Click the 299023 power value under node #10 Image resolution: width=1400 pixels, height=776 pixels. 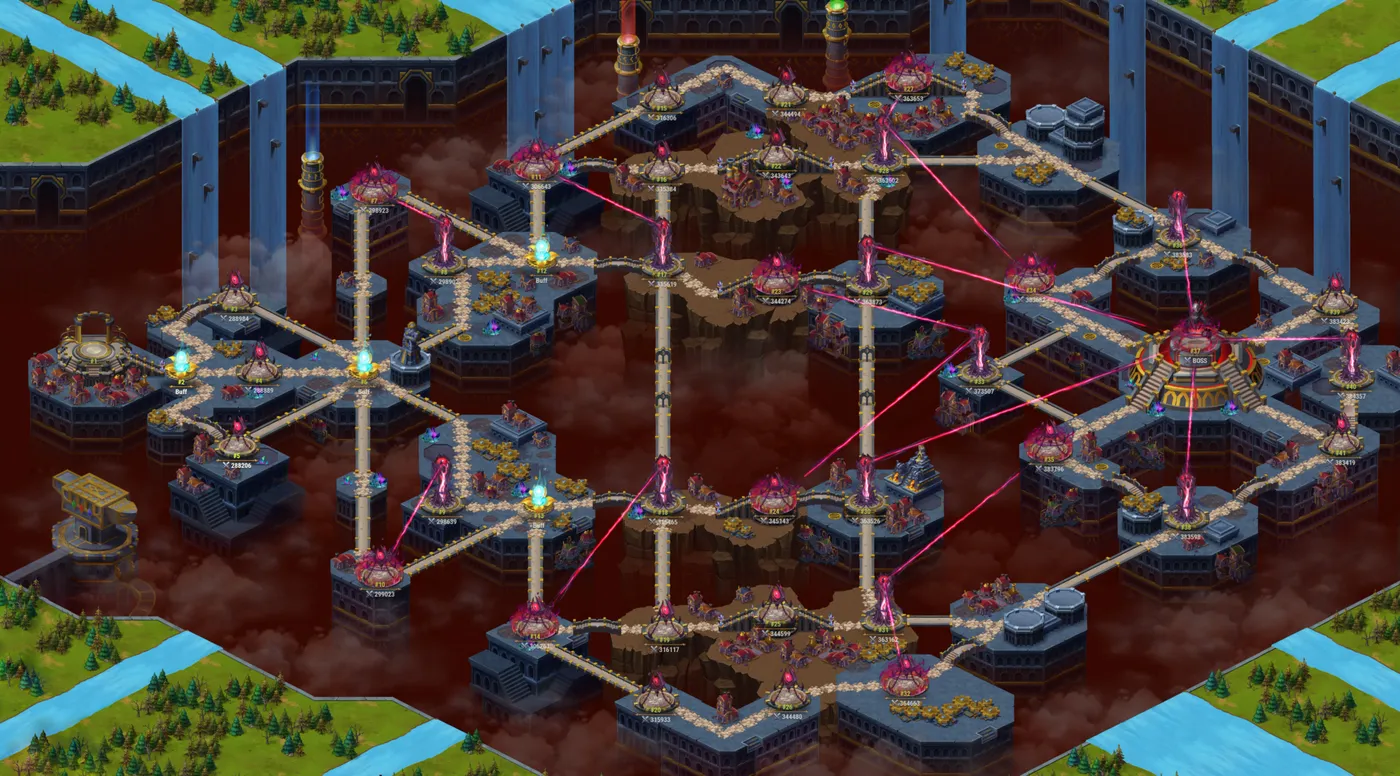[x=381, y=593]
